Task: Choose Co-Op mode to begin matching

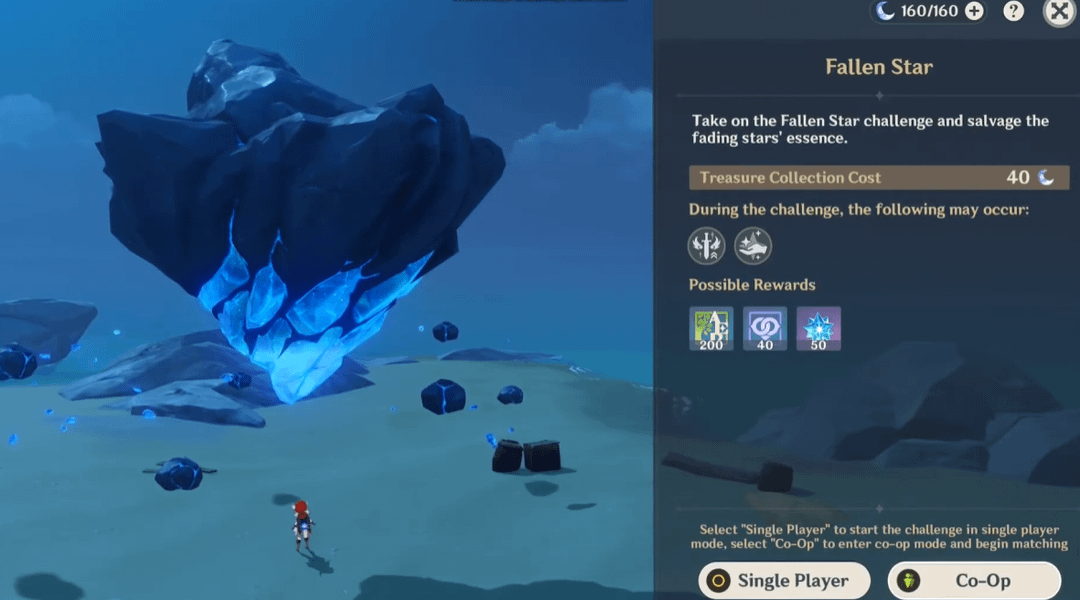Action: pos(973,580)
